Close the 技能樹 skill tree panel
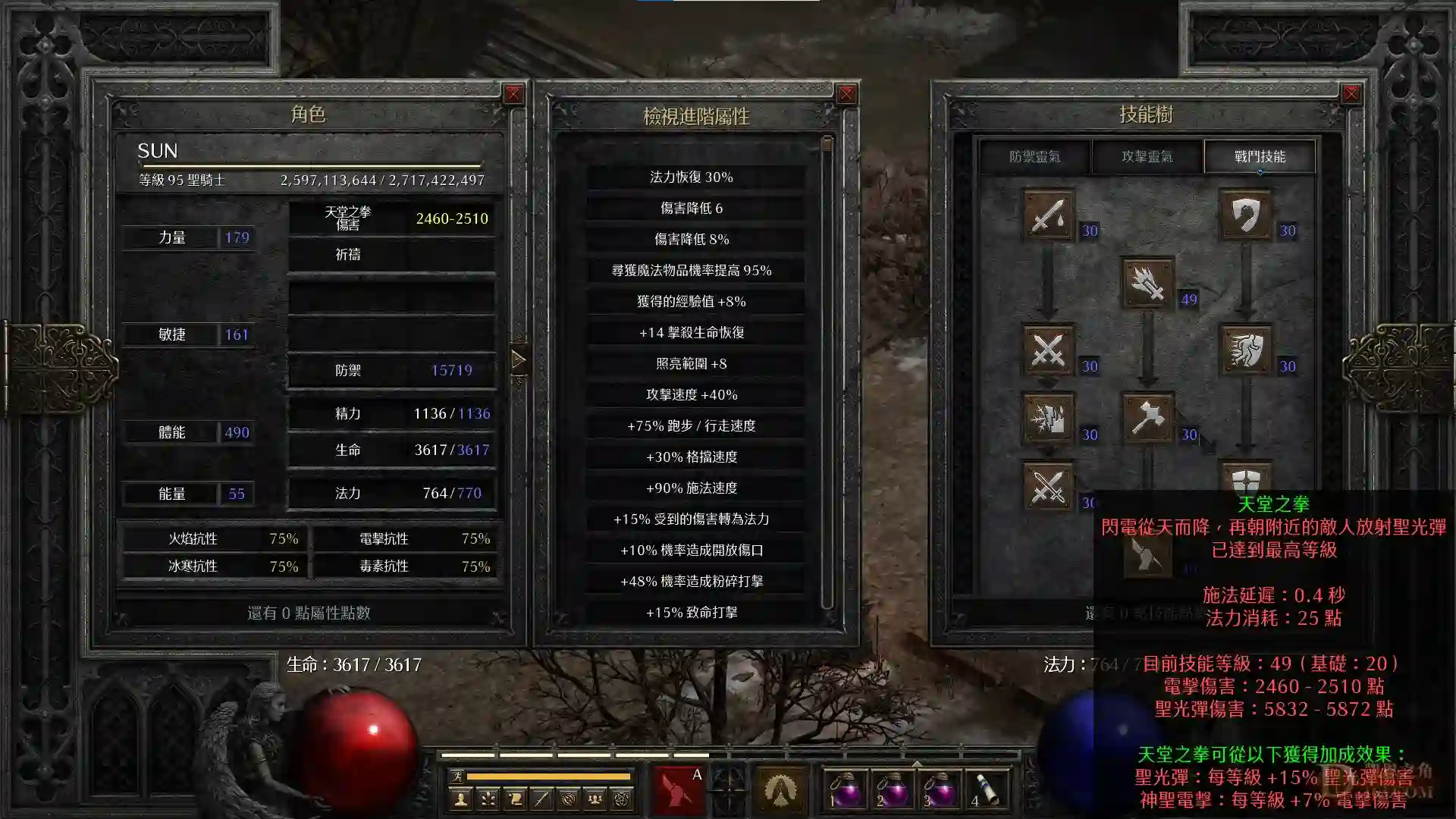 coord(1351,94)
